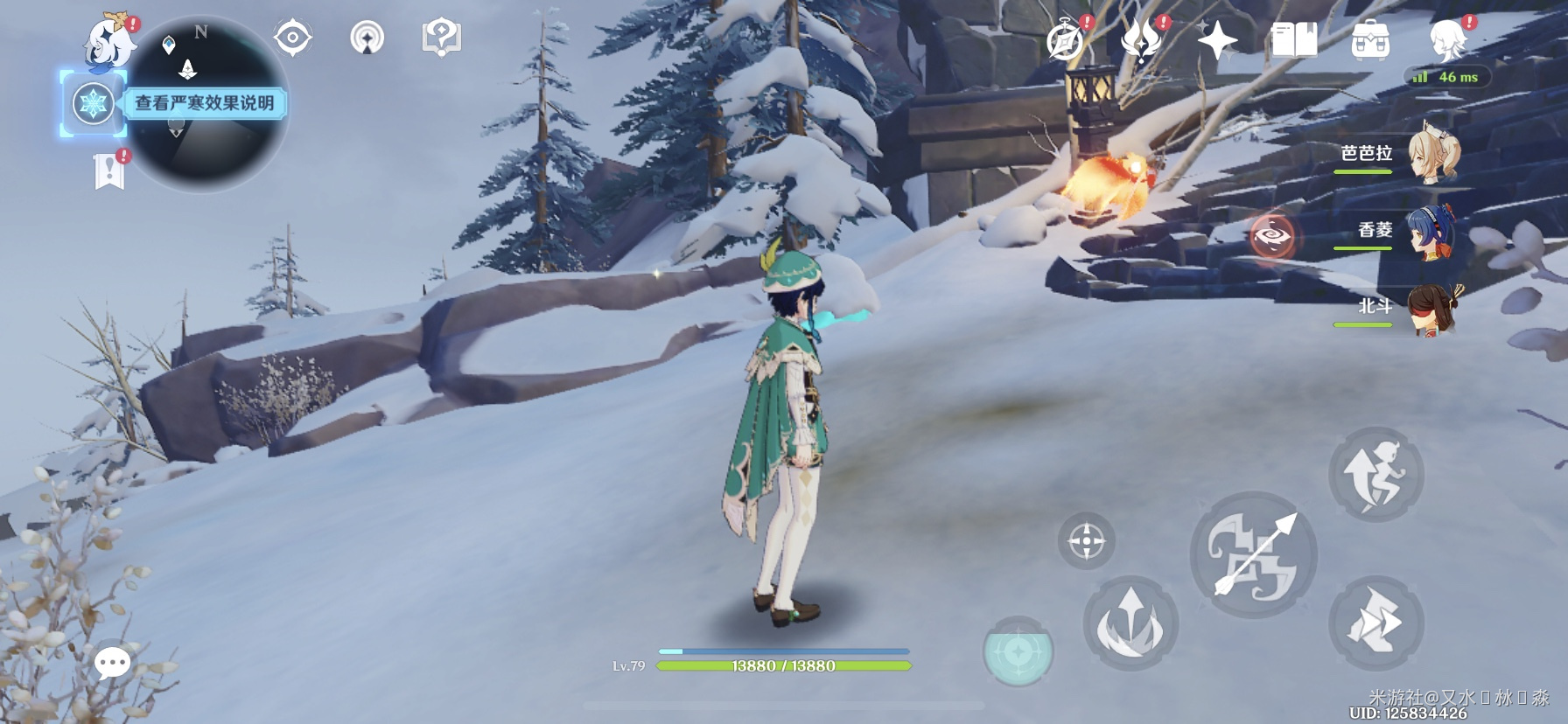Open the chat speech bubble
This screenshot has height=724, width=1568.
pyautogui.click(x=112, y=664)
